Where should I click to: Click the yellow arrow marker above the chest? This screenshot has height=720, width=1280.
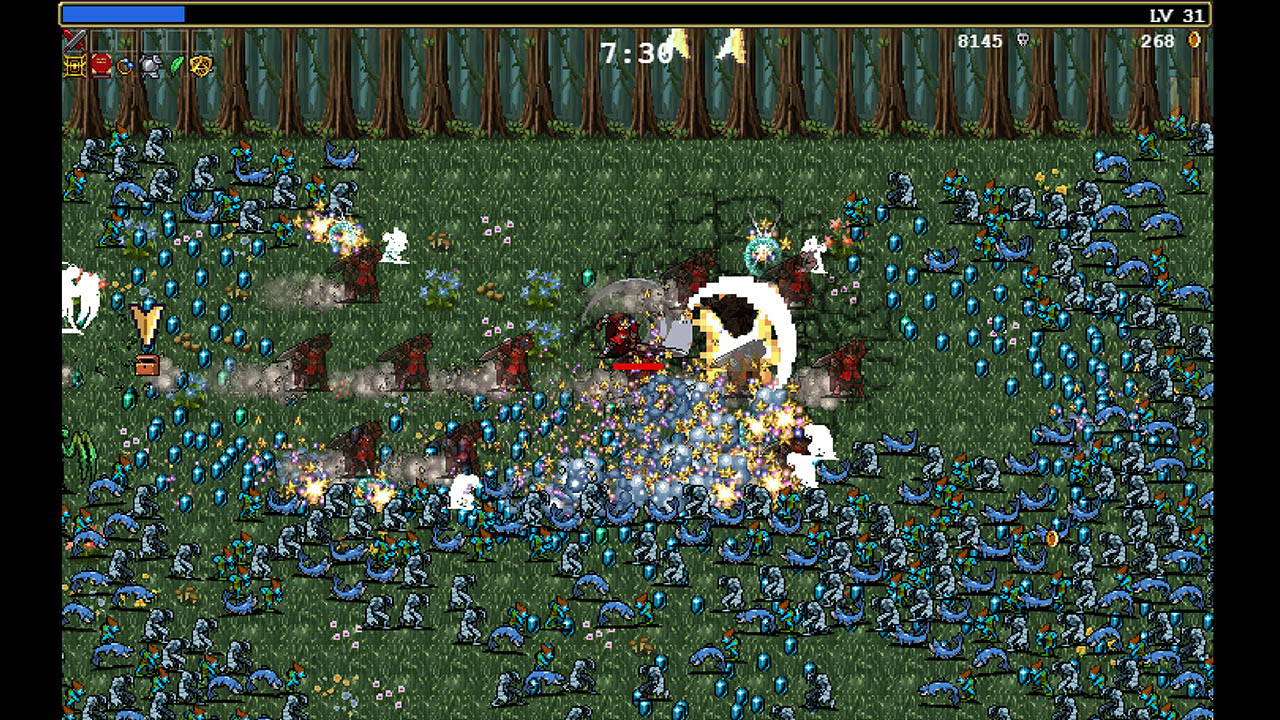[x=147, y=325]
